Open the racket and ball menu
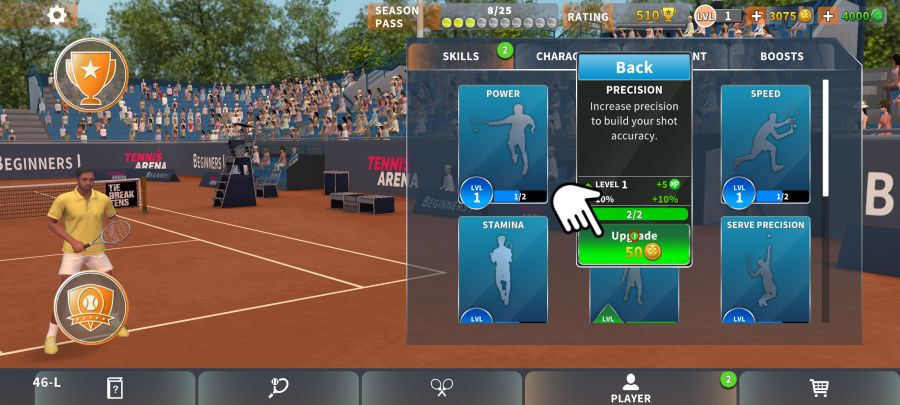Screen dimensions: 900x405 [x=278, y=387]
